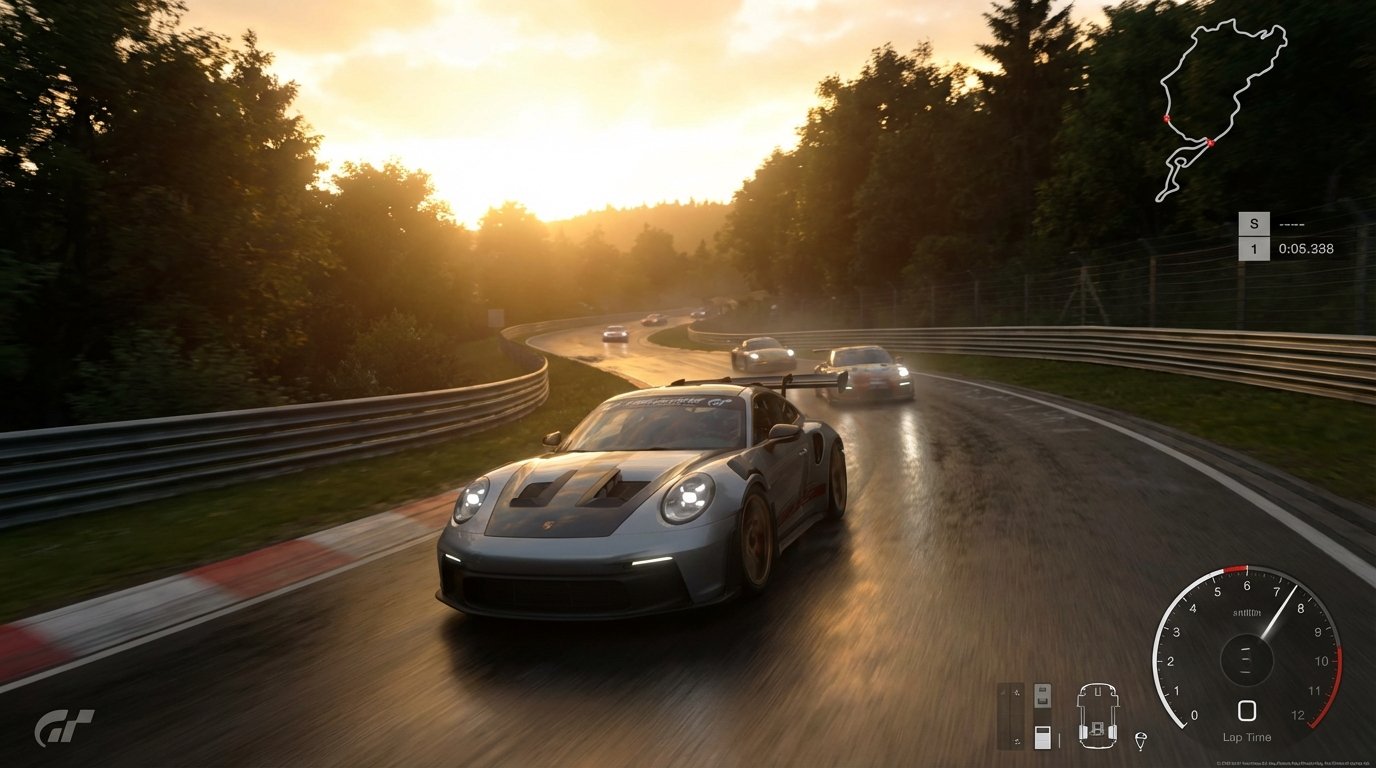Select the Lap Time label

point(1248,737)
